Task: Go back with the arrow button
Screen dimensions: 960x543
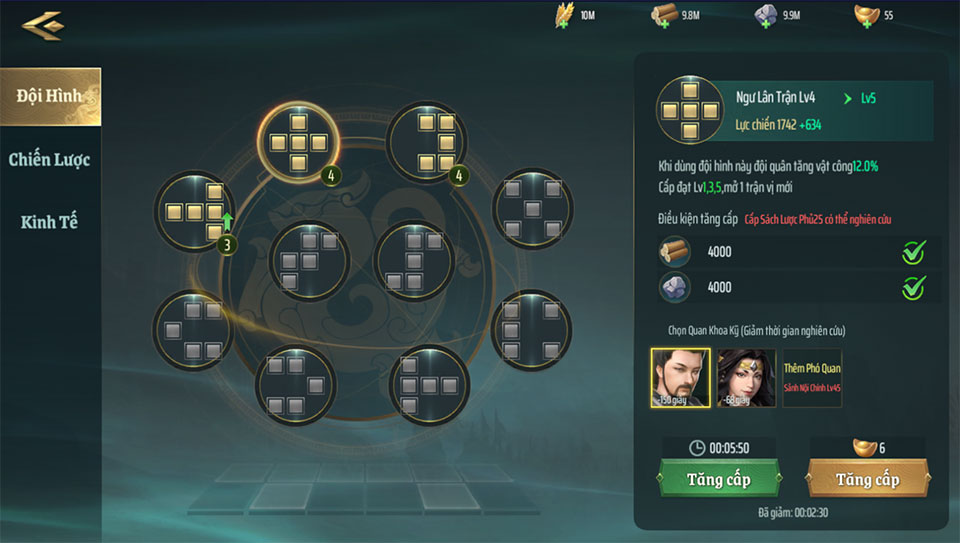Action: pyautogui.click(x=42, y=24)
